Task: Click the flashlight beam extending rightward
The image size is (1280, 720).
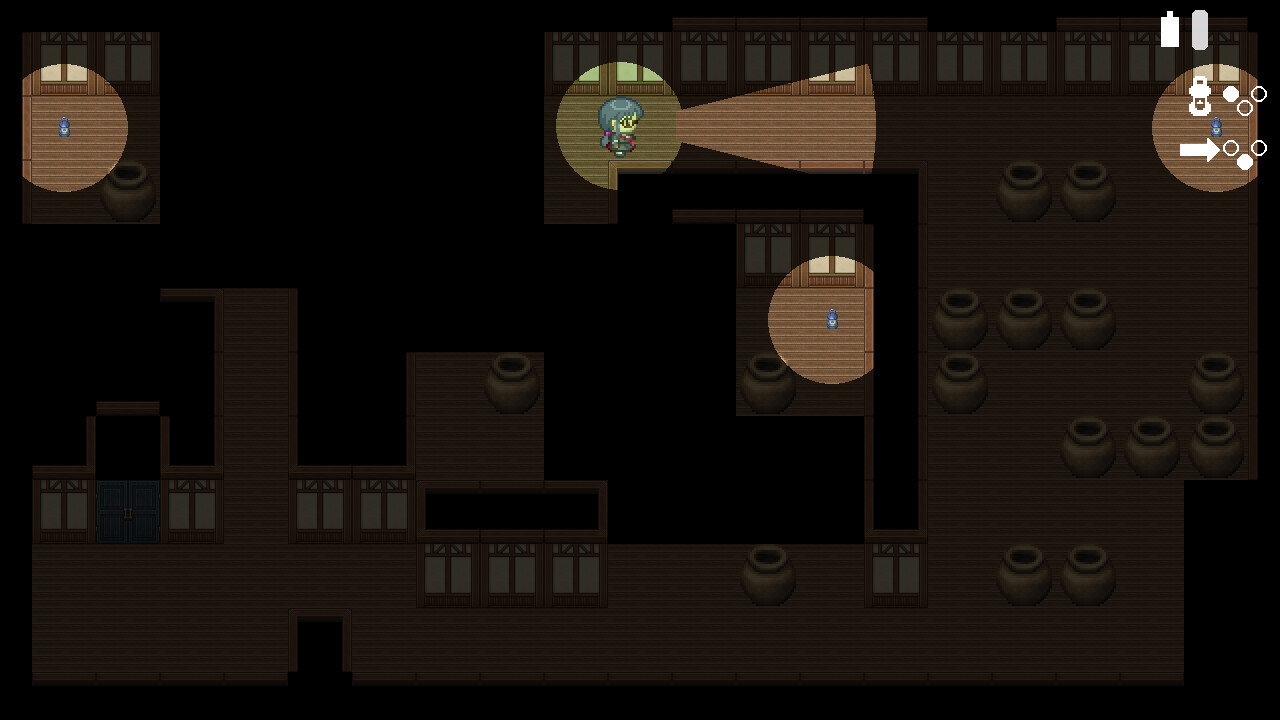Action: (780, 120)
